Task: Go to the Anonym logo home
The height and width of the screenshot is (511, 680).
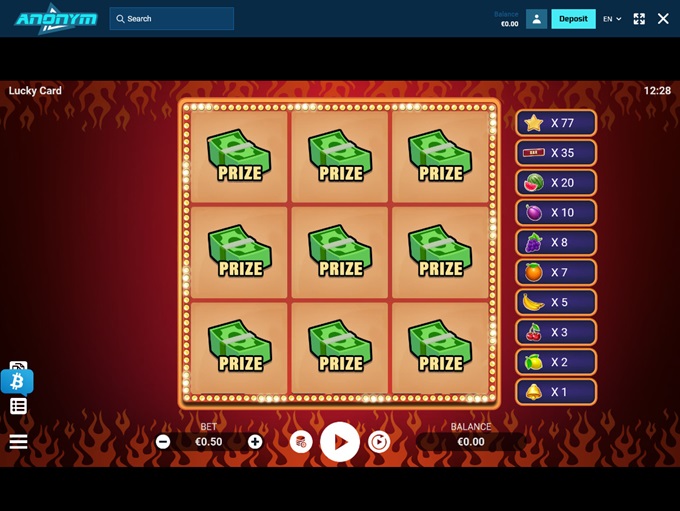Action: (x=56, y=19)
